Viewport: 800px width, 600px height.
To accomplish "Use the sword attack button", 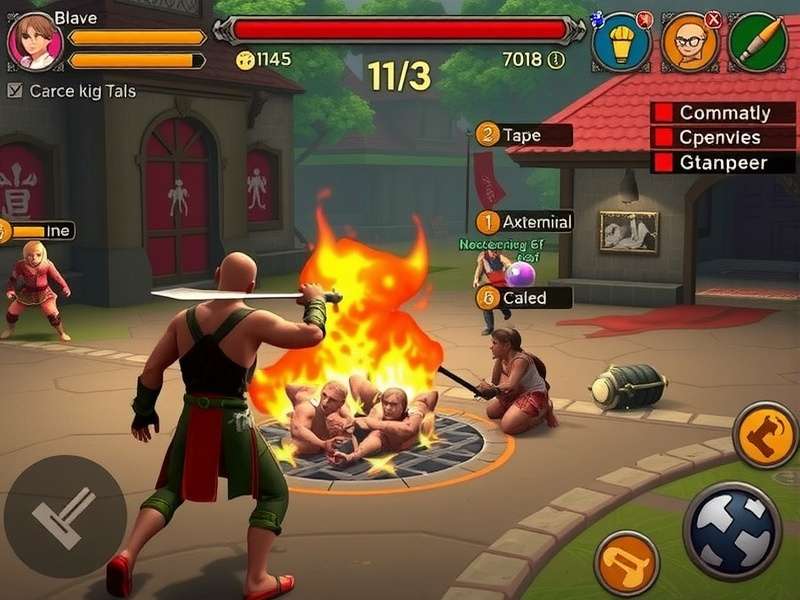I will coord(64,516).
